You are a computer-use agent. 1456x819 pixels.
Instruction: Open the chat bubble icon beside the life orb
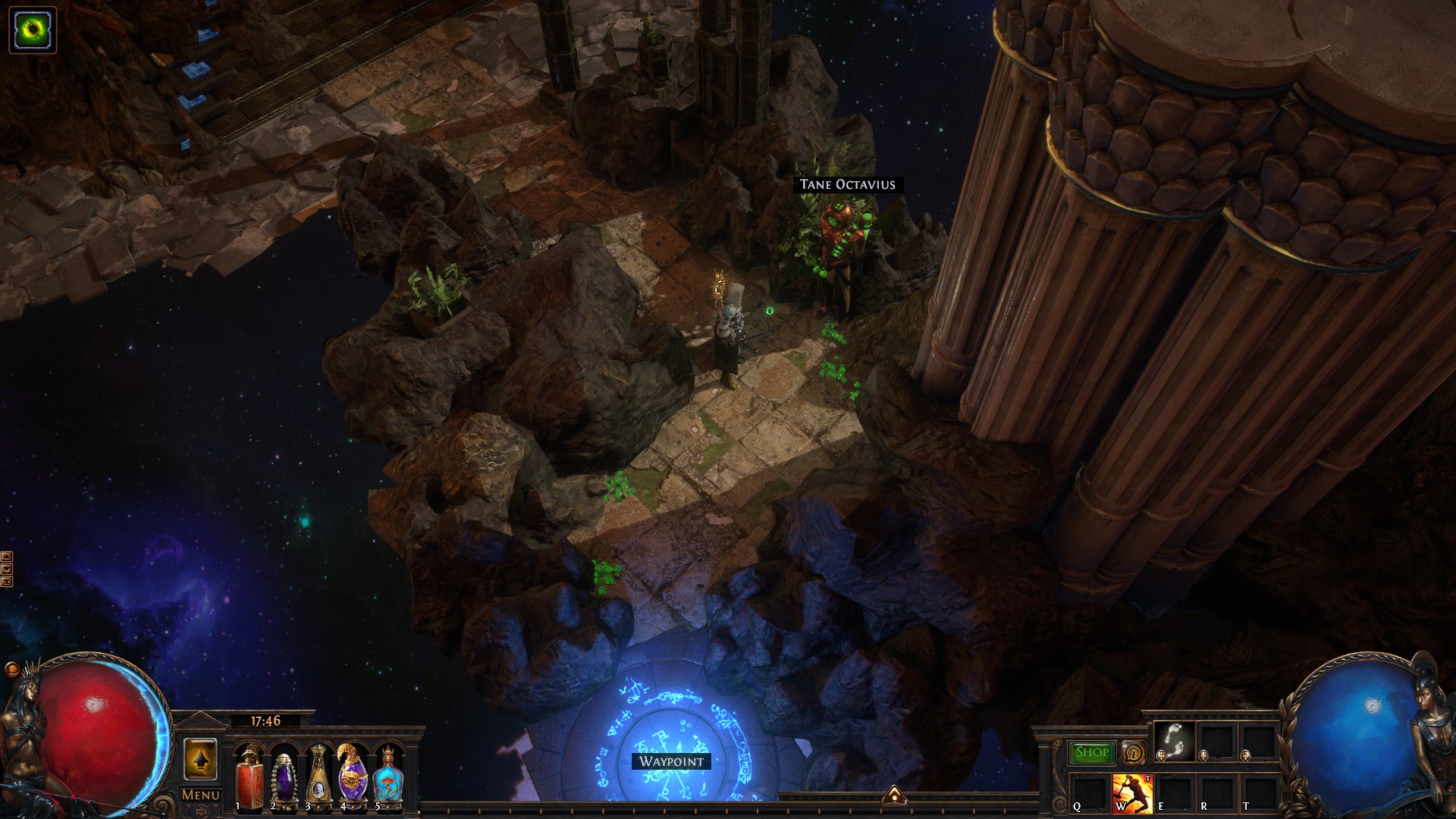tap(12, 670)
